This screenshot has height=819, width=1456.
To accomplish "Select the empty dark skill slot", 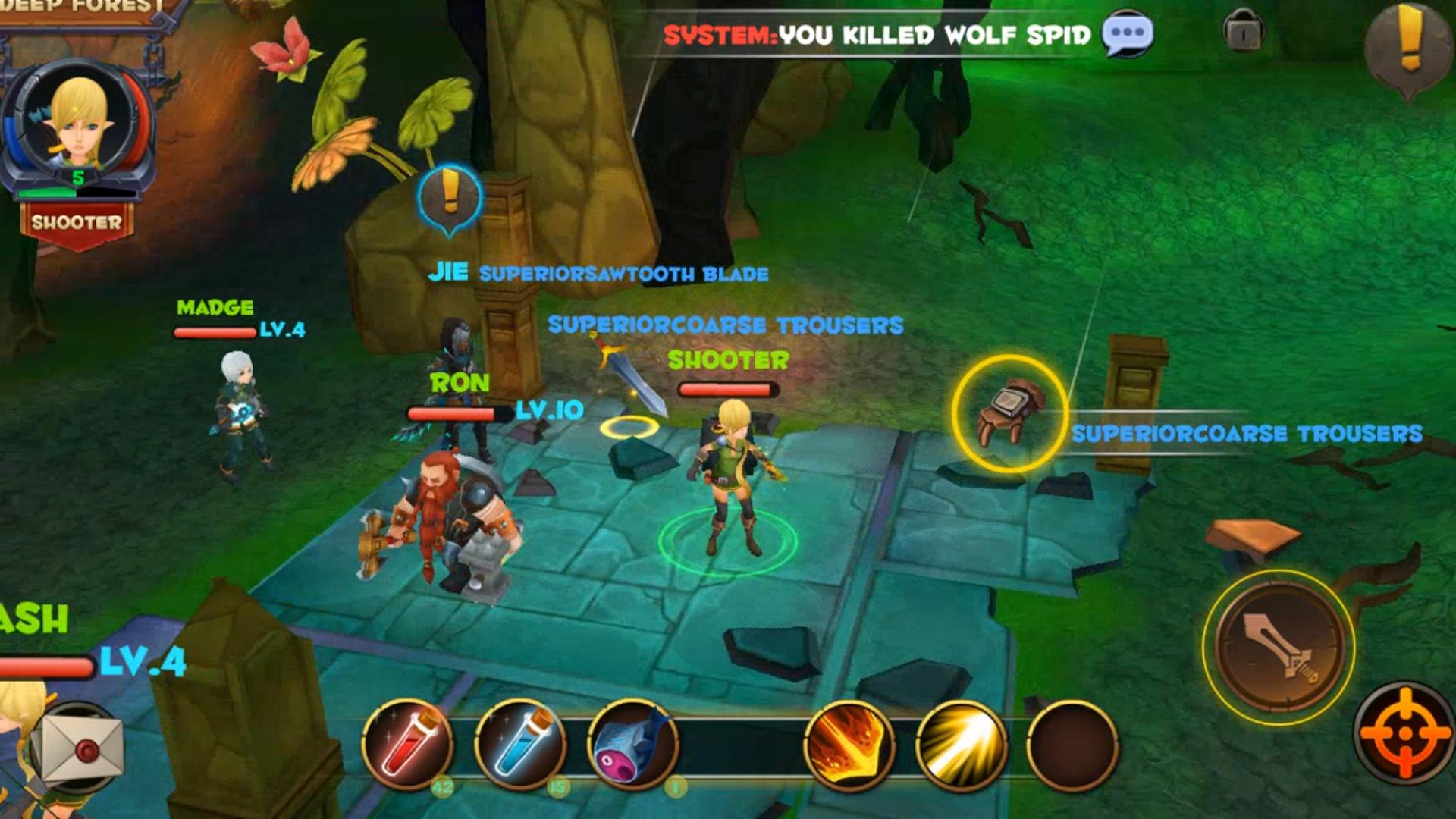I will 1072,745.
